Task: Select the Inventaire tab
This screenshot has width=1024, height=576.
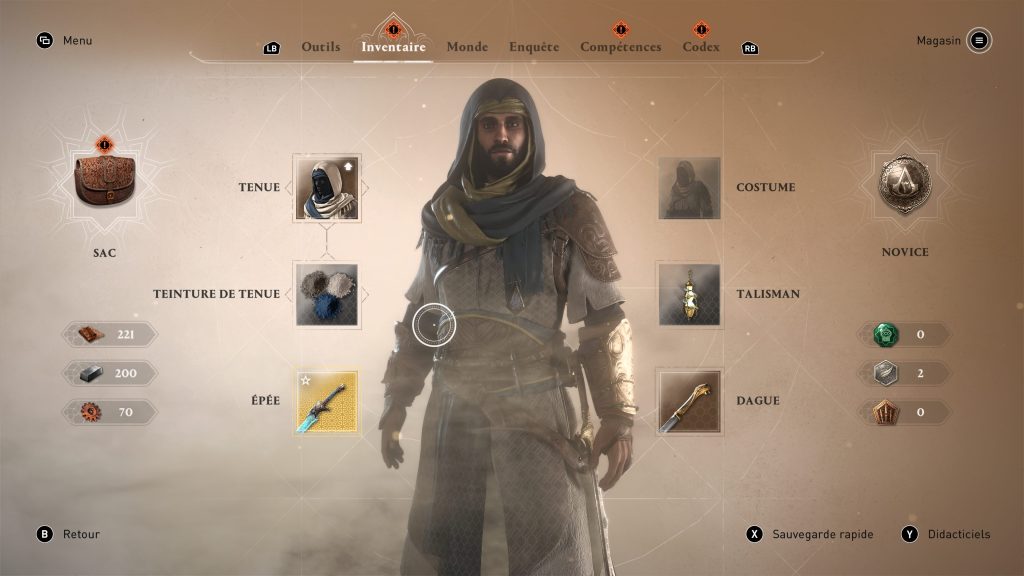Action: (x=393, y=47)
